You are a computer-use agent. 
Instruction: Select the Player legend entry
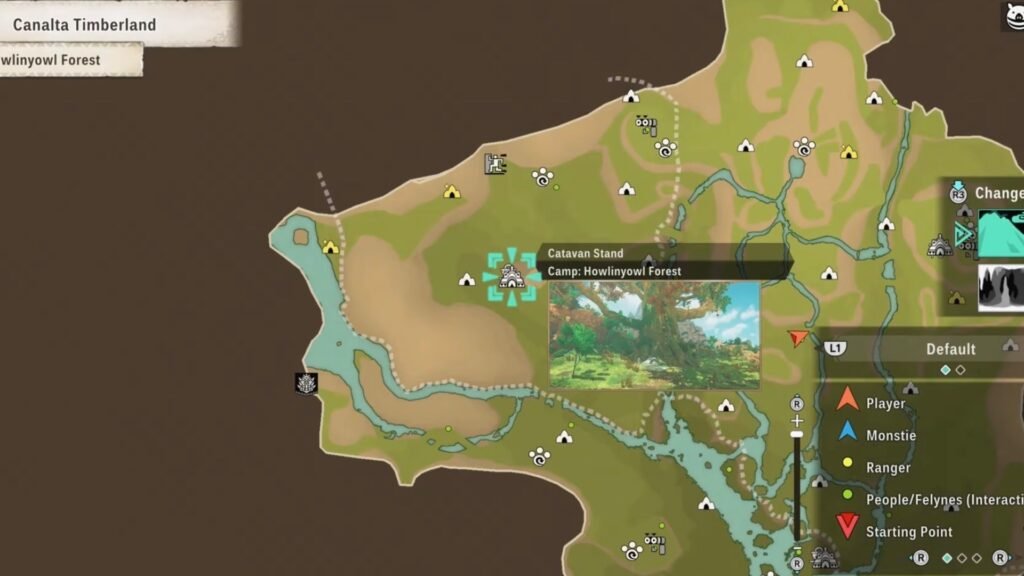[x=885, y=403]
